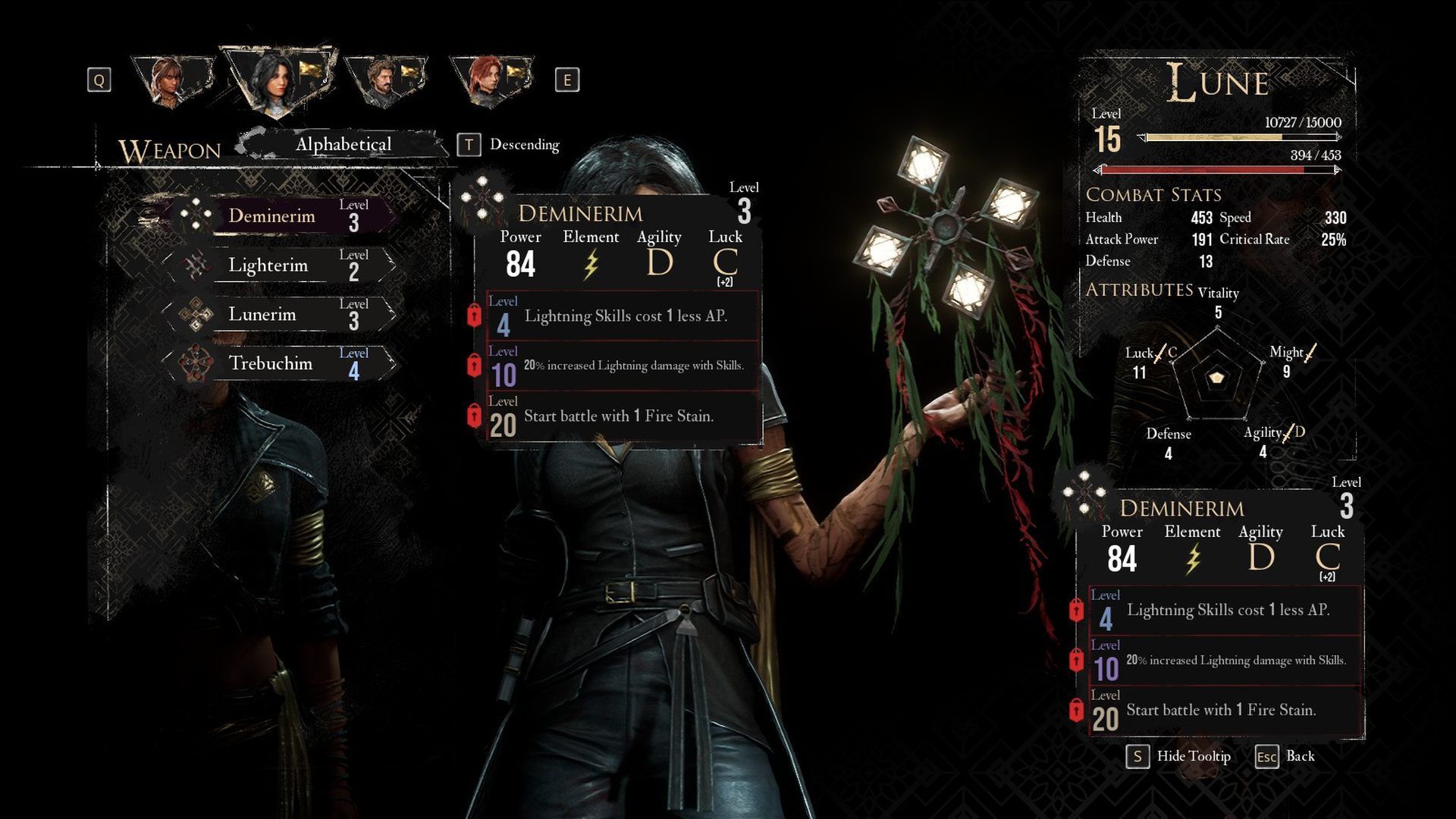This screenshot has width=1456, height=819.
Task: Change the Alphabetical sort selector
Action: 344,144
